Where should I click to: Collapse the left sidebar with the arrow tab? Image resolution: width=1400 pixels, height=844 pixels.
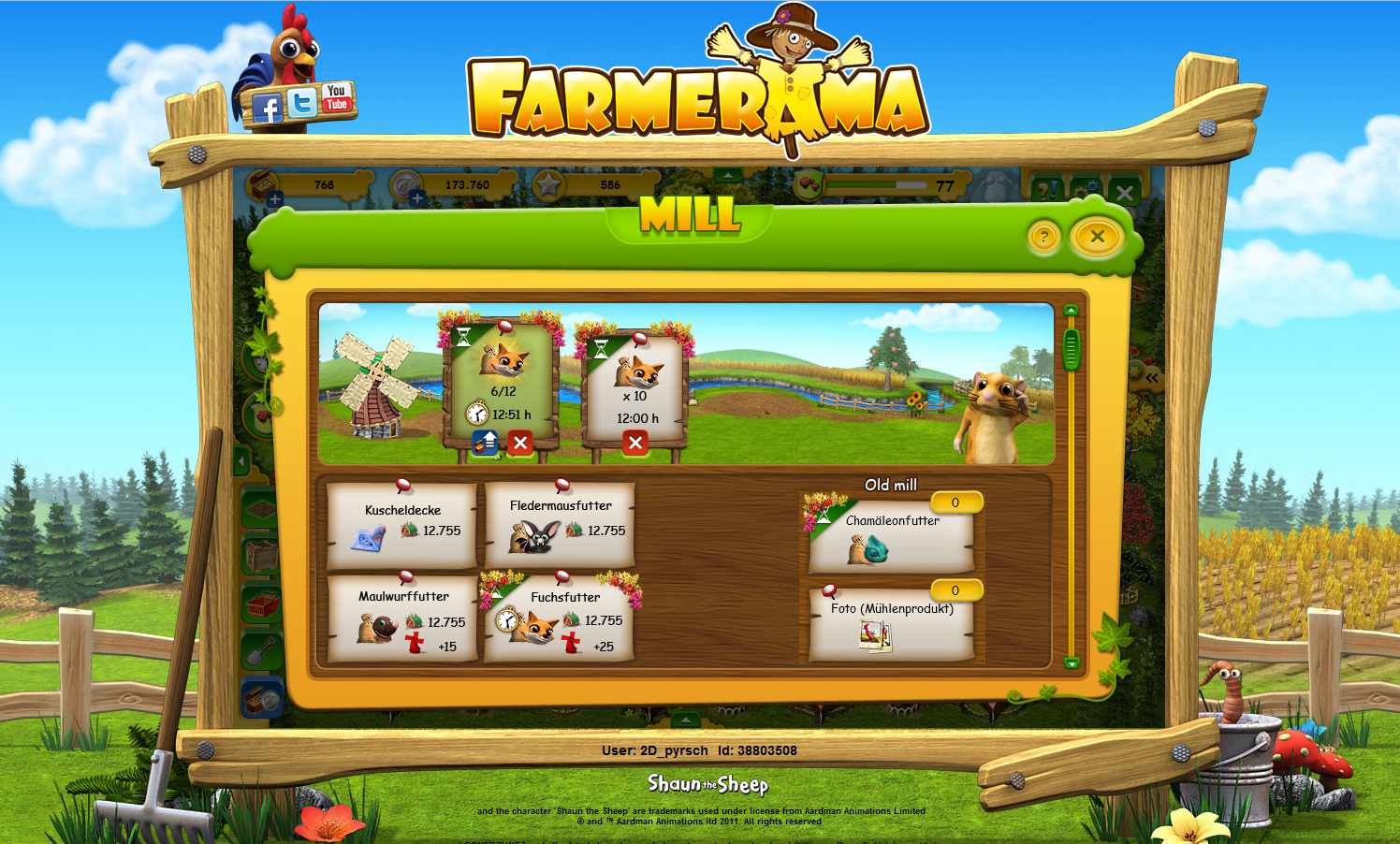coord(241,460)
